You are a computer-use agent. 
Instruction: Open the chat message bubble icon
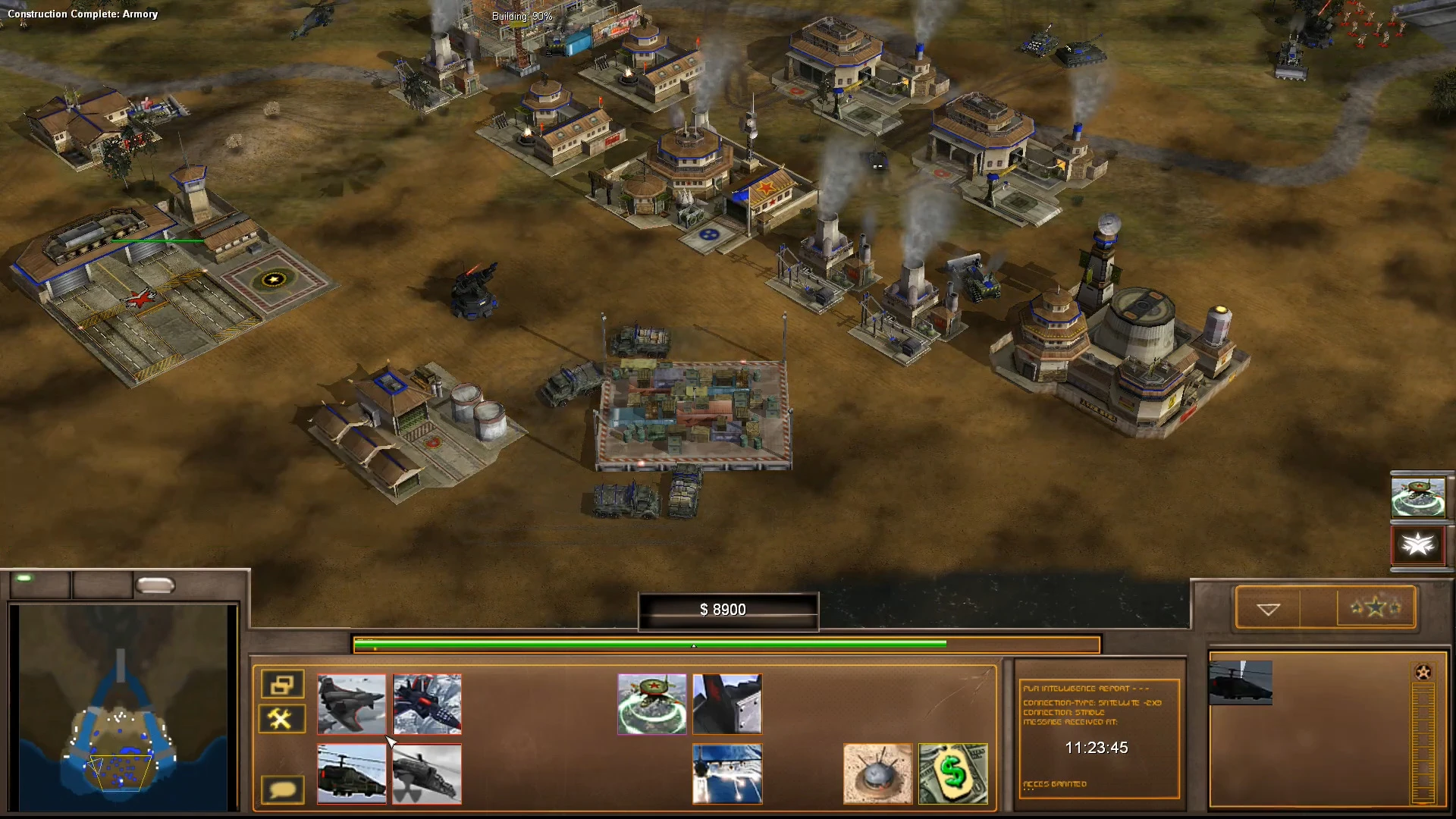click(x=281, y=789)
